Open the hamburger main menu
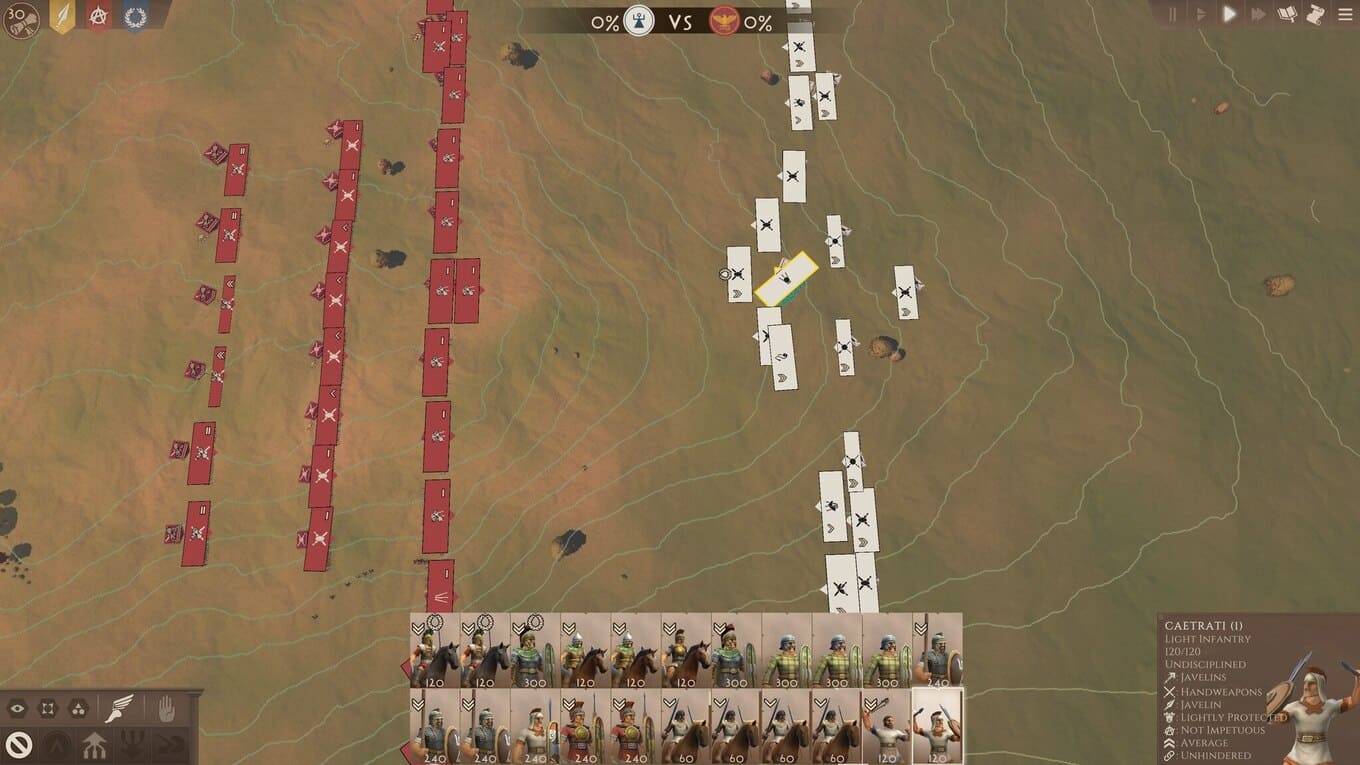The height and width of the screenshot is (765, 1360). point(1345,14)
